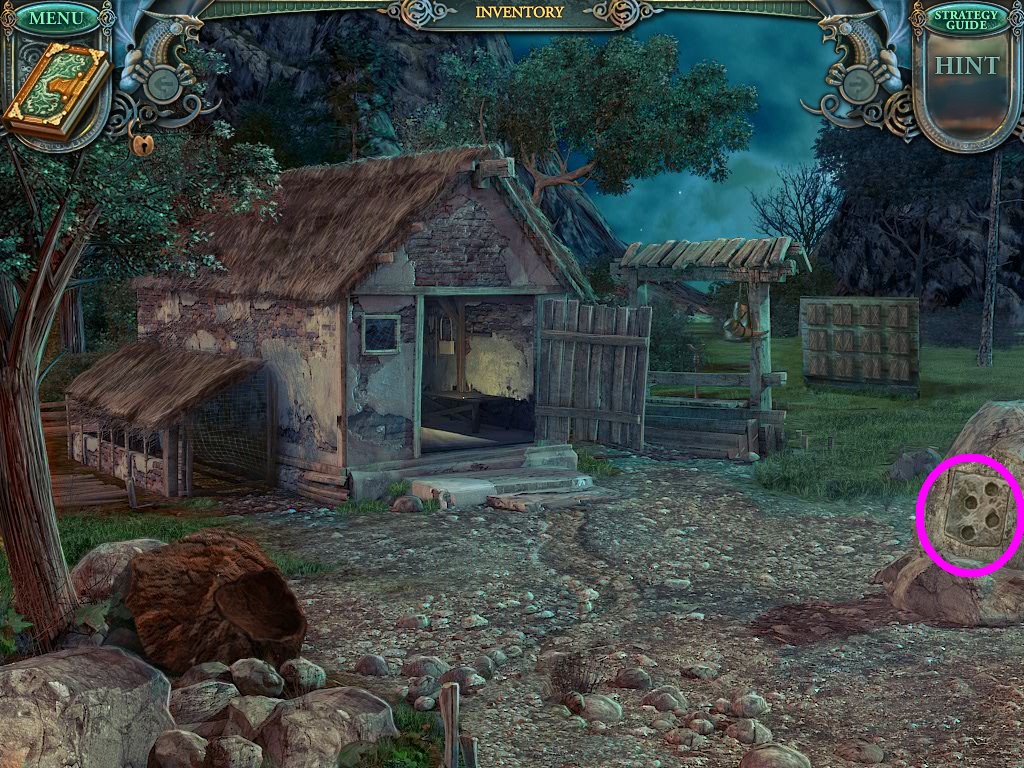The width and height of the screenshot is (1024, 768).
Task: Open the green journal book
Action: [x=56, y=91]
